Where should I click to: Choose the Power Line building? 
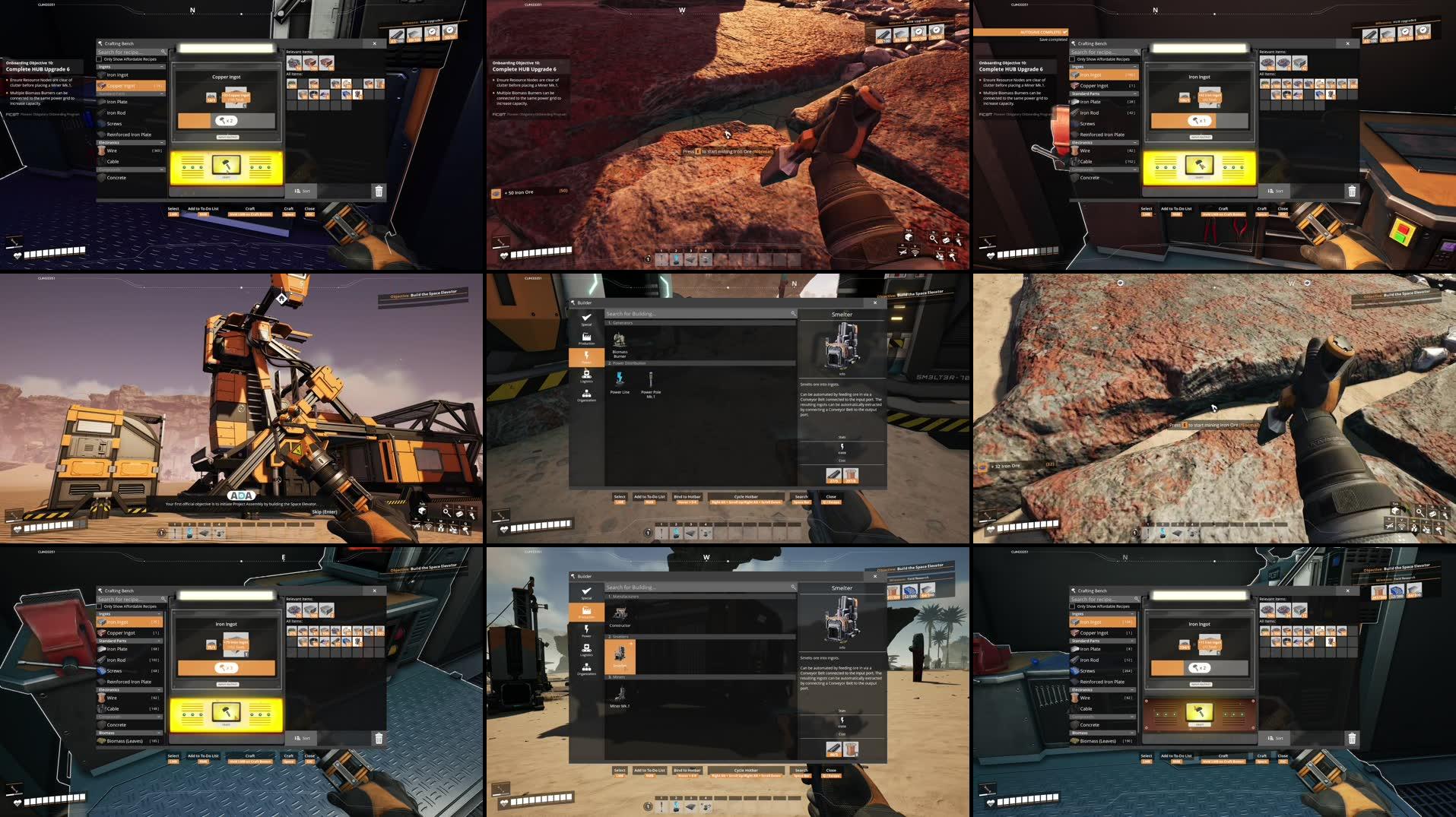coord(620,381)
